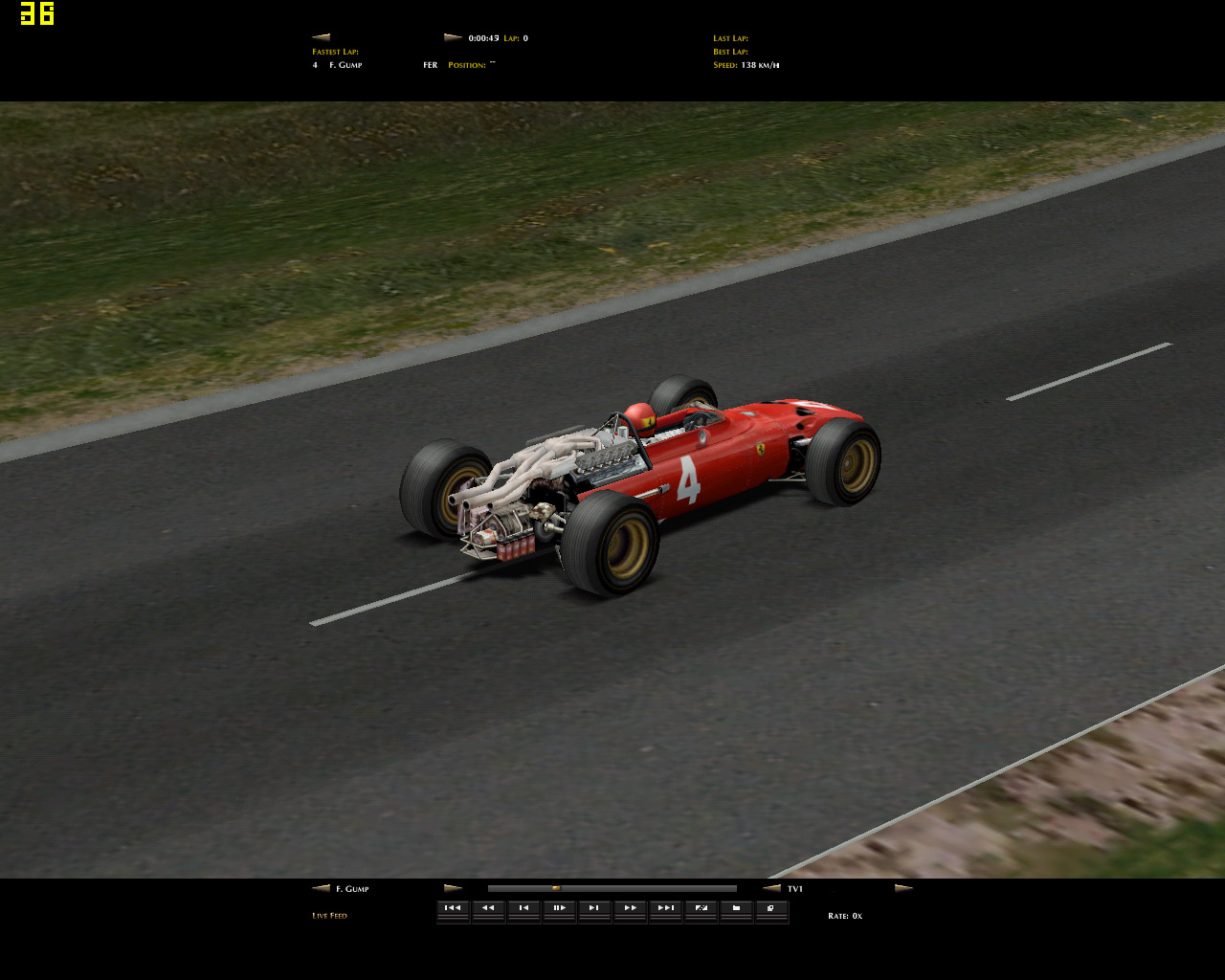1225x980 pixels.
Task: Jump to the start of the replay
Action: point(453,908)
